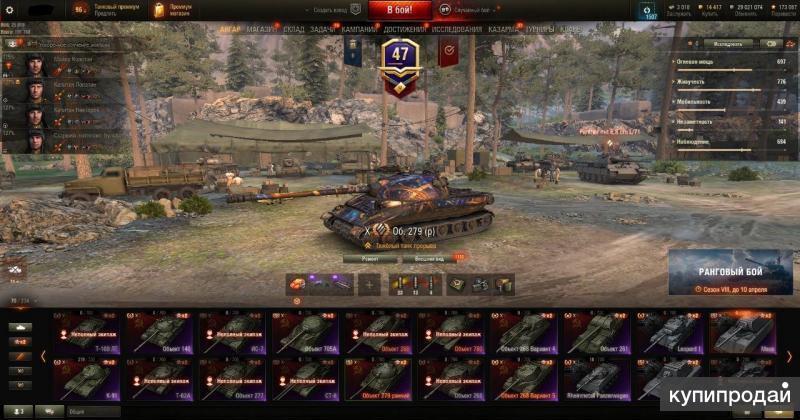
Task: Show the «Достижения» tab
Action: coord(404,30)
